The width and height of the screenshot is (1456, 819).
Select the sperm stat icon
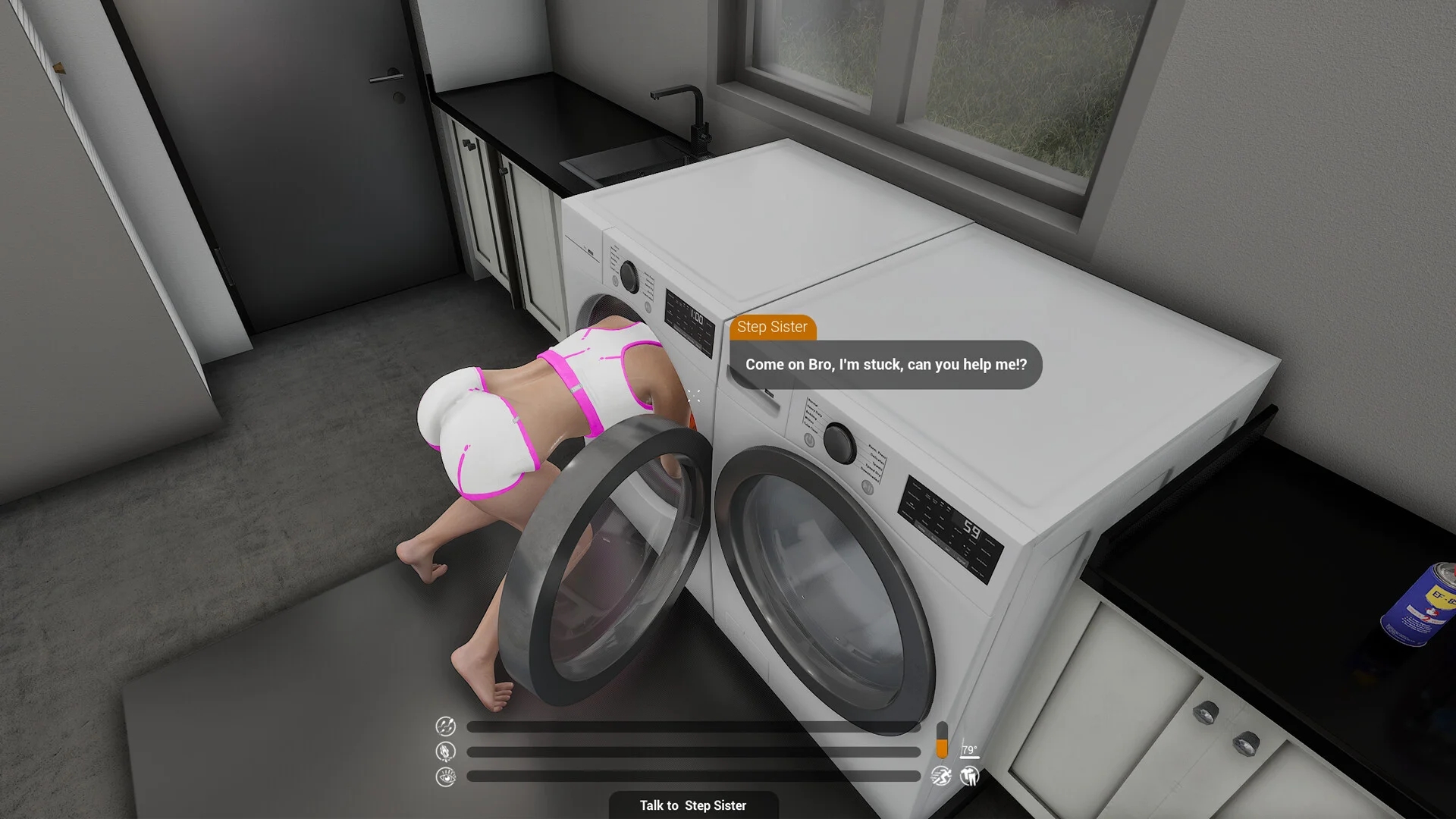445,726
